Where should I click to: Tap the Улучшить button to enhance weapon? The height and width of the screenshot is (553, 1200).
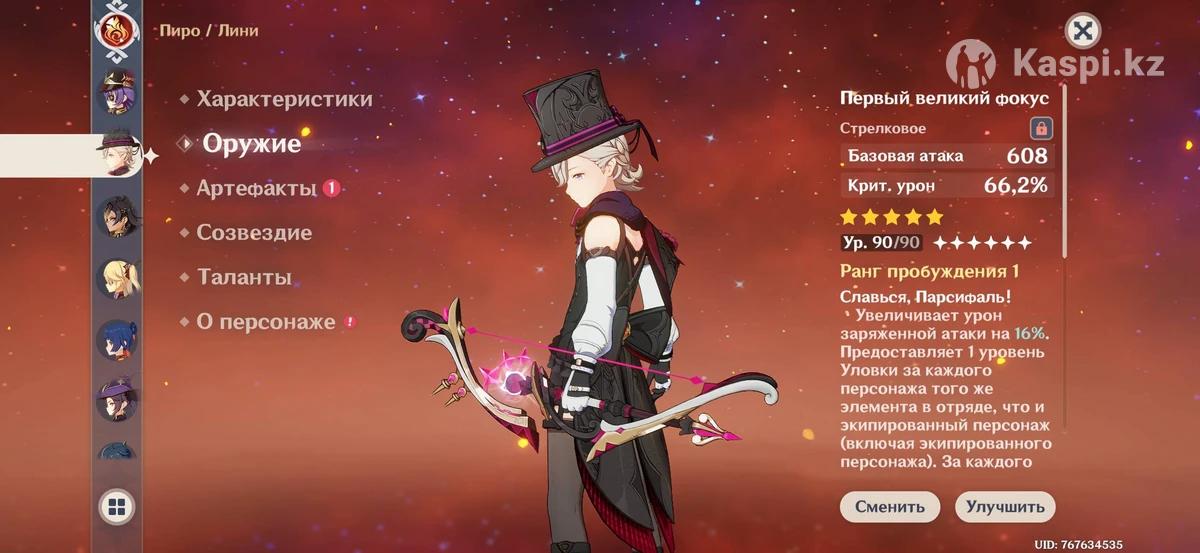(1005, 507)
